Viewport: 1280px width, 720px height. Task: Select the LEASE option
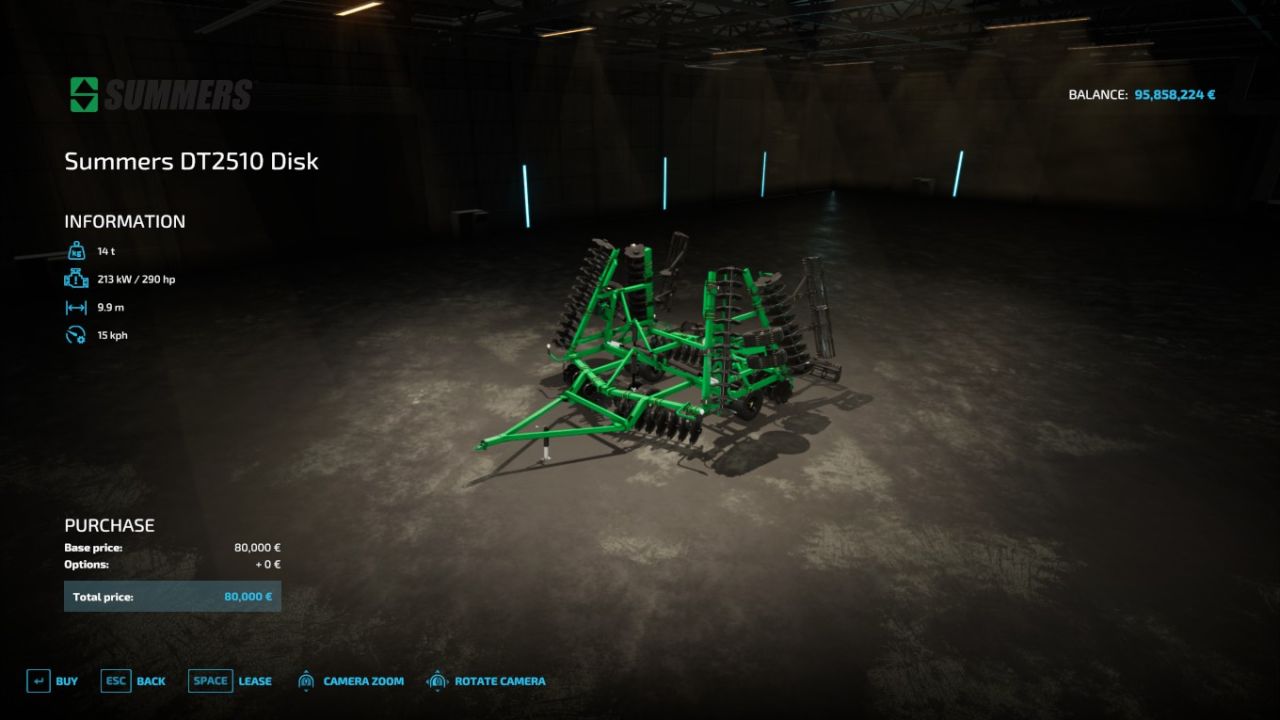point(254,681)
